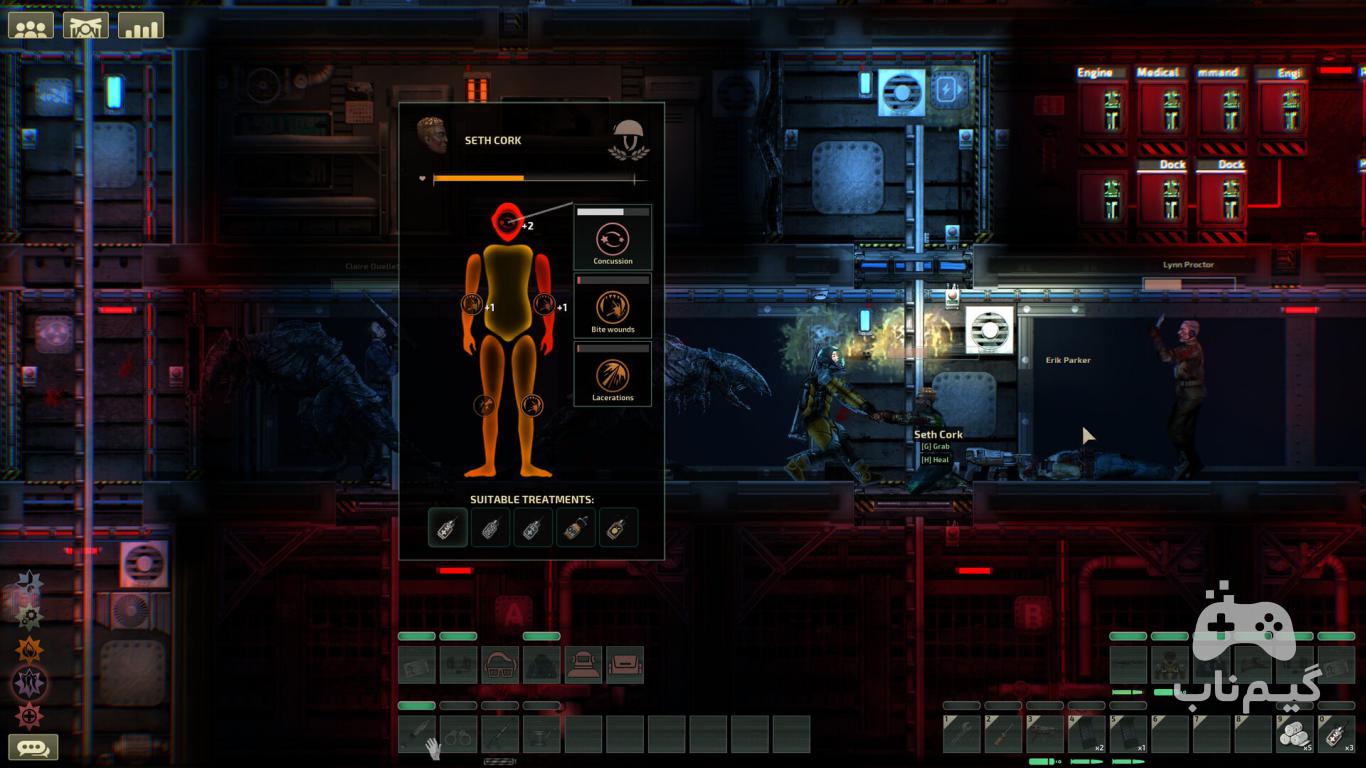1366x768 pixels.
Task: Select the handcuffs slot in Seth's inventory
Action: [458, 734]
